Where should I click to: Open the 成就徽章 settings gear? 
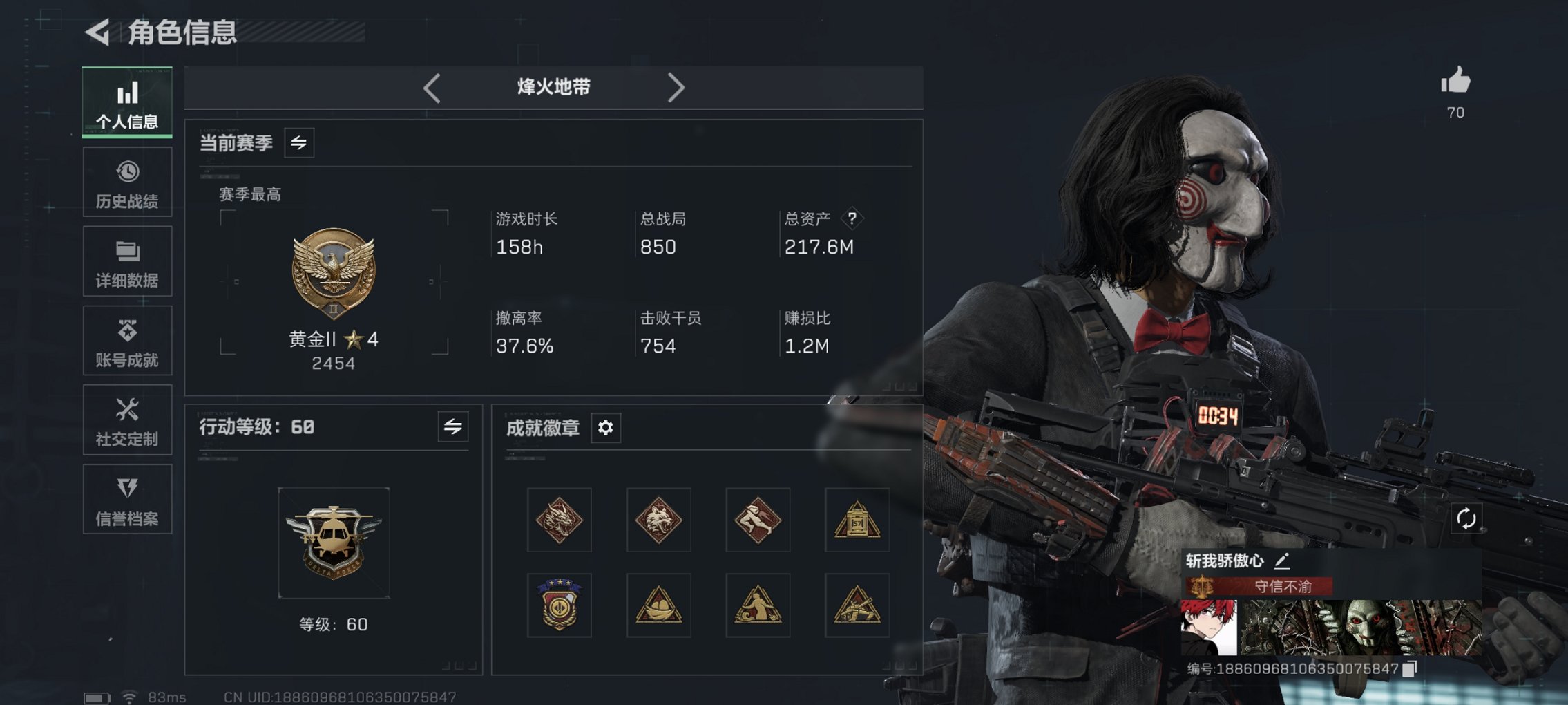coord(606,428)
